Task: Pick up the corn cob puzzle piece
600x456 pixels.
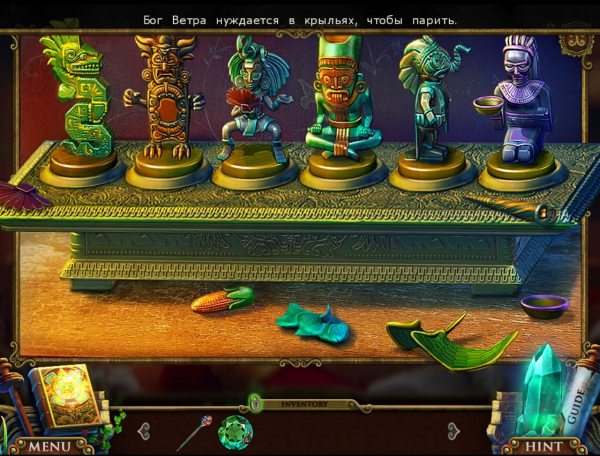Action: 222,299
